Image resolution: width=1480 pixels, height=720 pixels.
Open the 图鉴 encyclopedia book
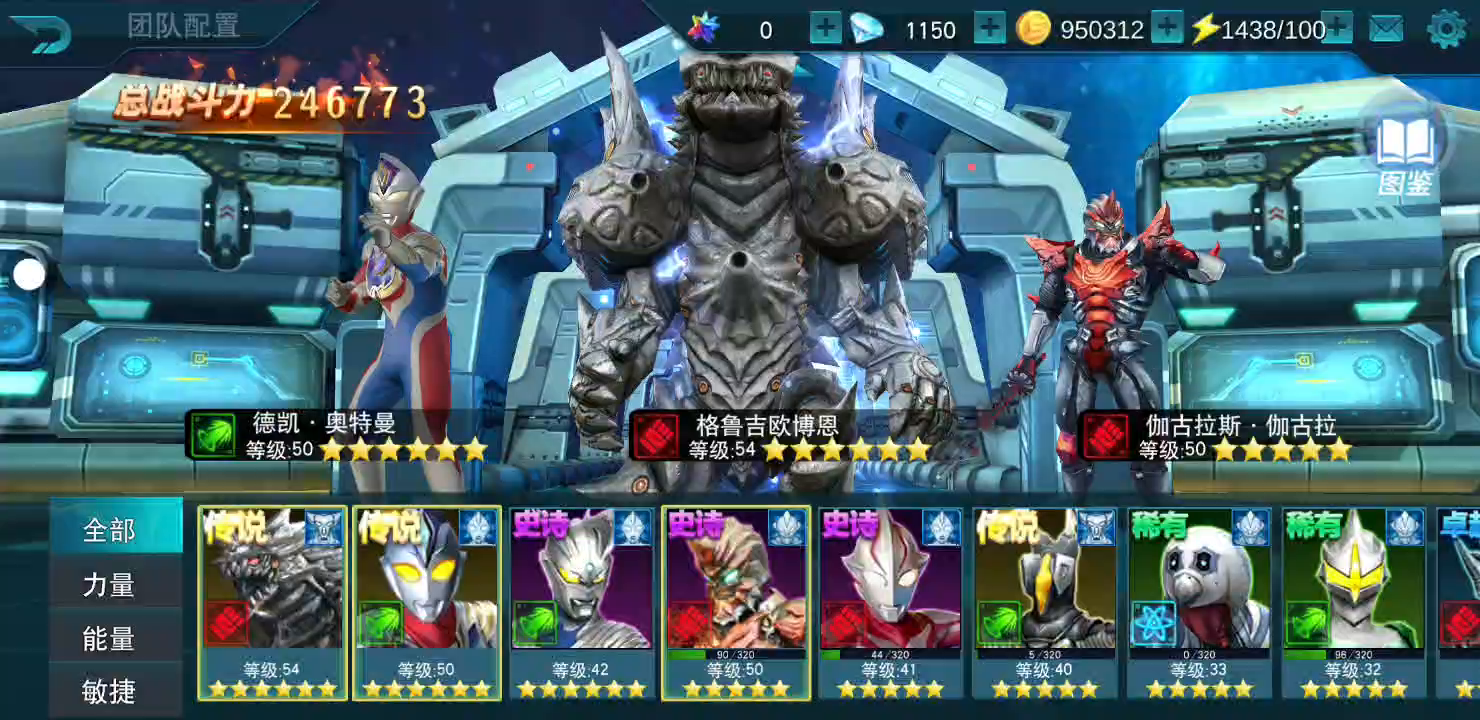point(1406,155)
